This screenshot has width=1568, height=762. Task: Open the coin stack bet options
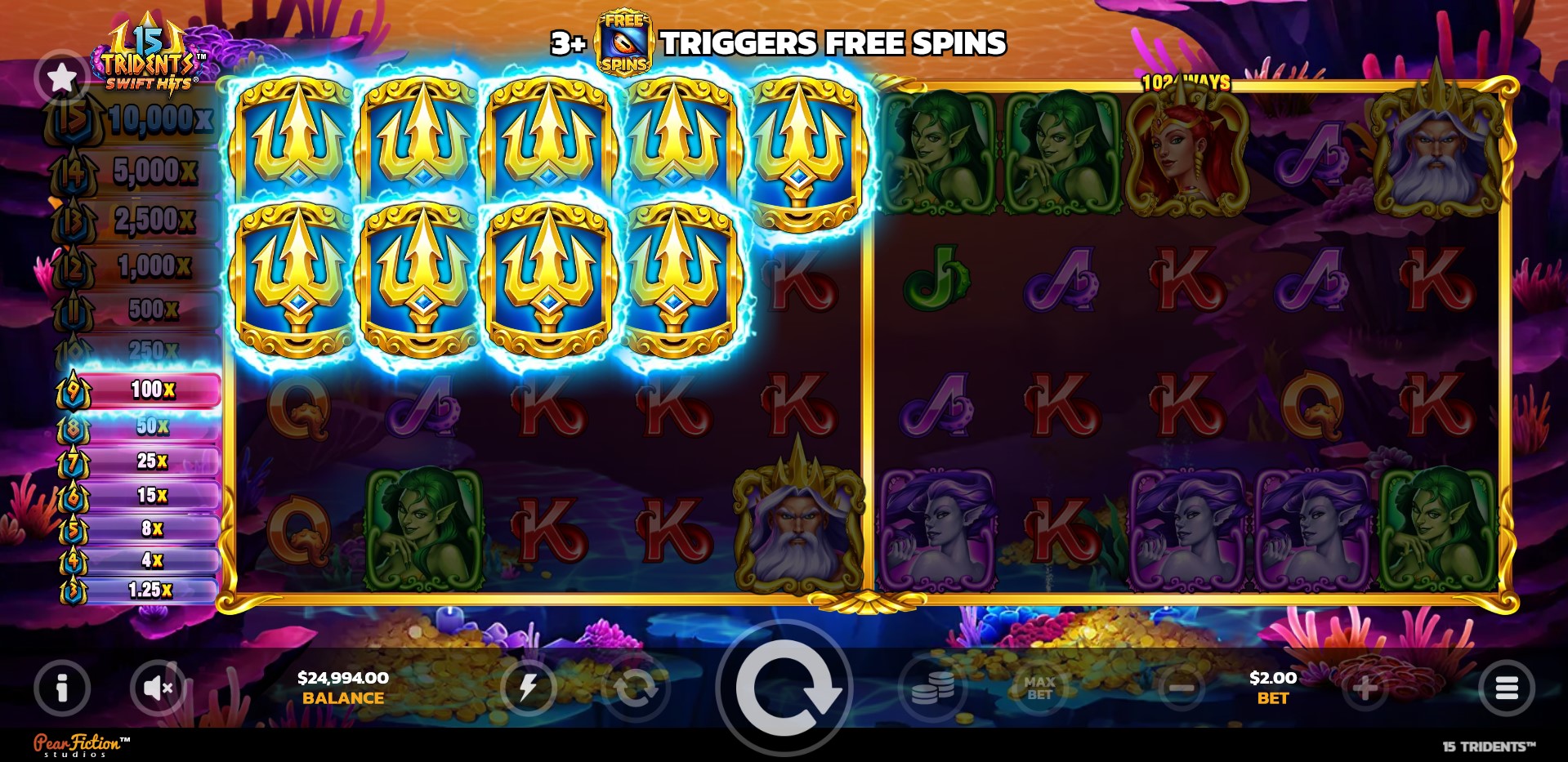click(x=932, y=688)
